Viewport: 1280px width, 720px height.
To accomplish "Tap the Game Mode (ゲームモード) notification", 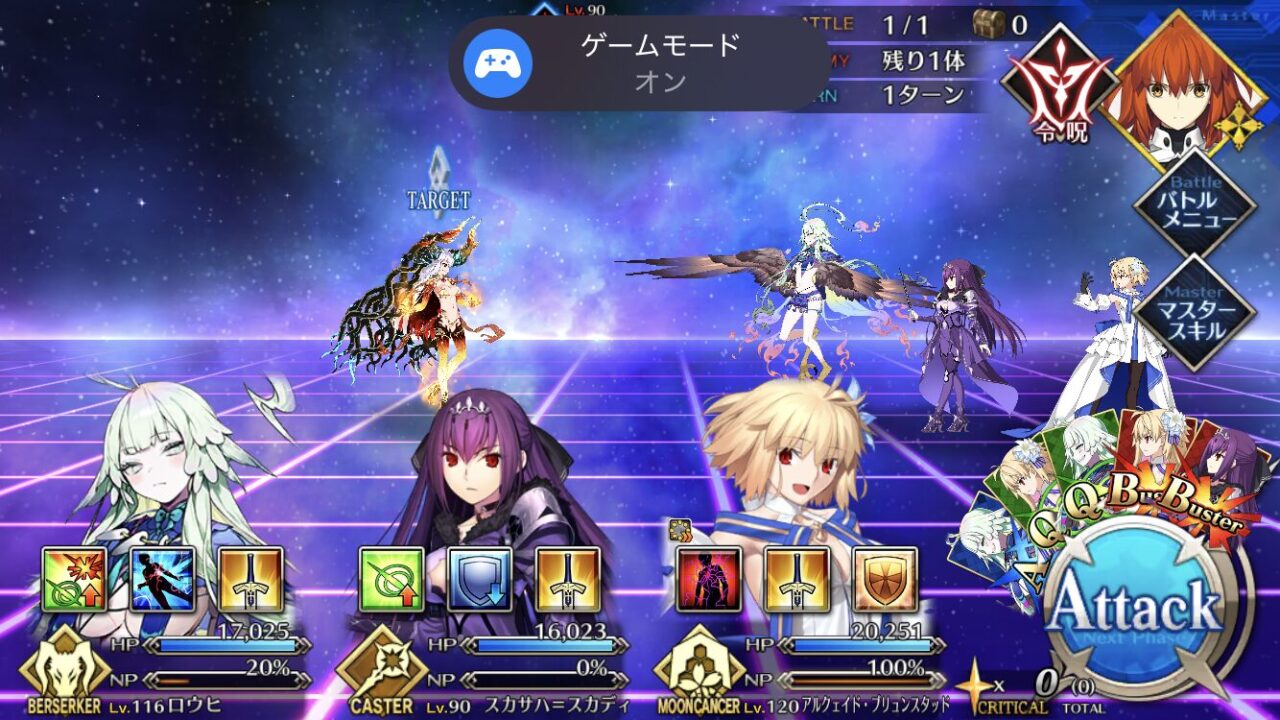I will point(640,62).
